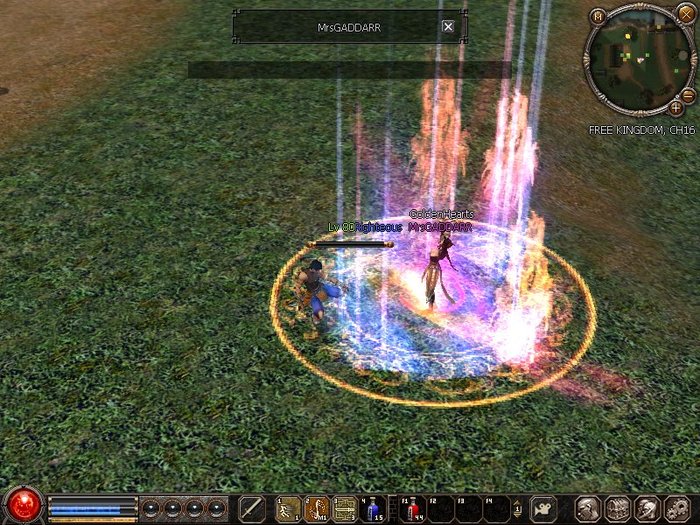700x525 pixels.
Task: Zoom in the minimap with the plus button
Action: [x=676, y=106]
